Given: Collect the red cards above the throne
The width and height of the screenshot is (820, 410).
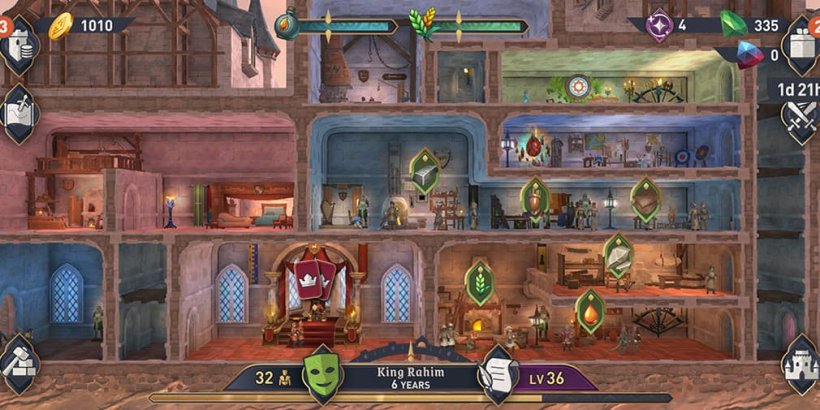Looking at the screenshot, I should pyautogui.click(x=310, y=278).
